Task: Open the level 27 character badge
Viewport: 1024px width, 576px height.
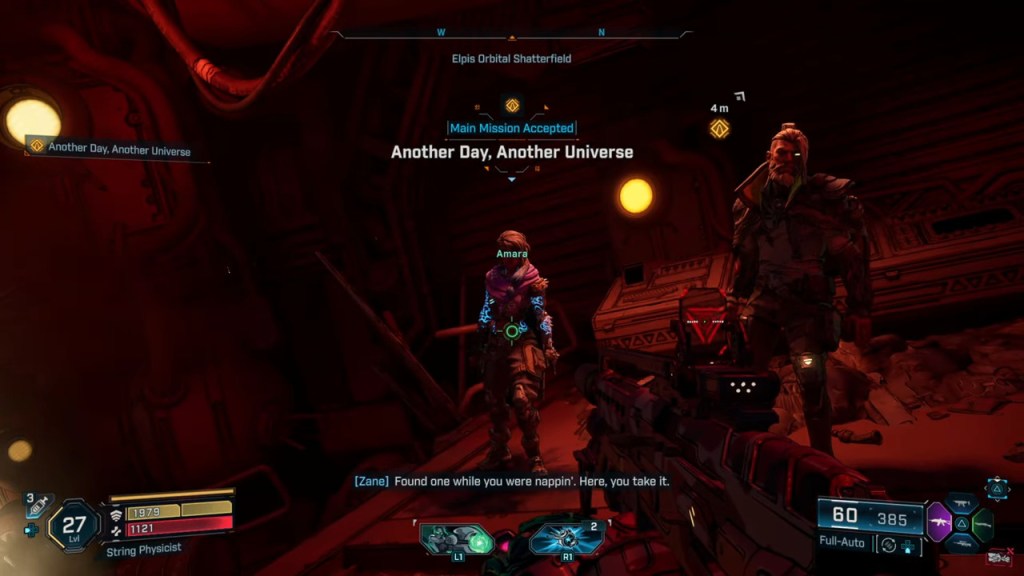Action: tap(74, 525)
